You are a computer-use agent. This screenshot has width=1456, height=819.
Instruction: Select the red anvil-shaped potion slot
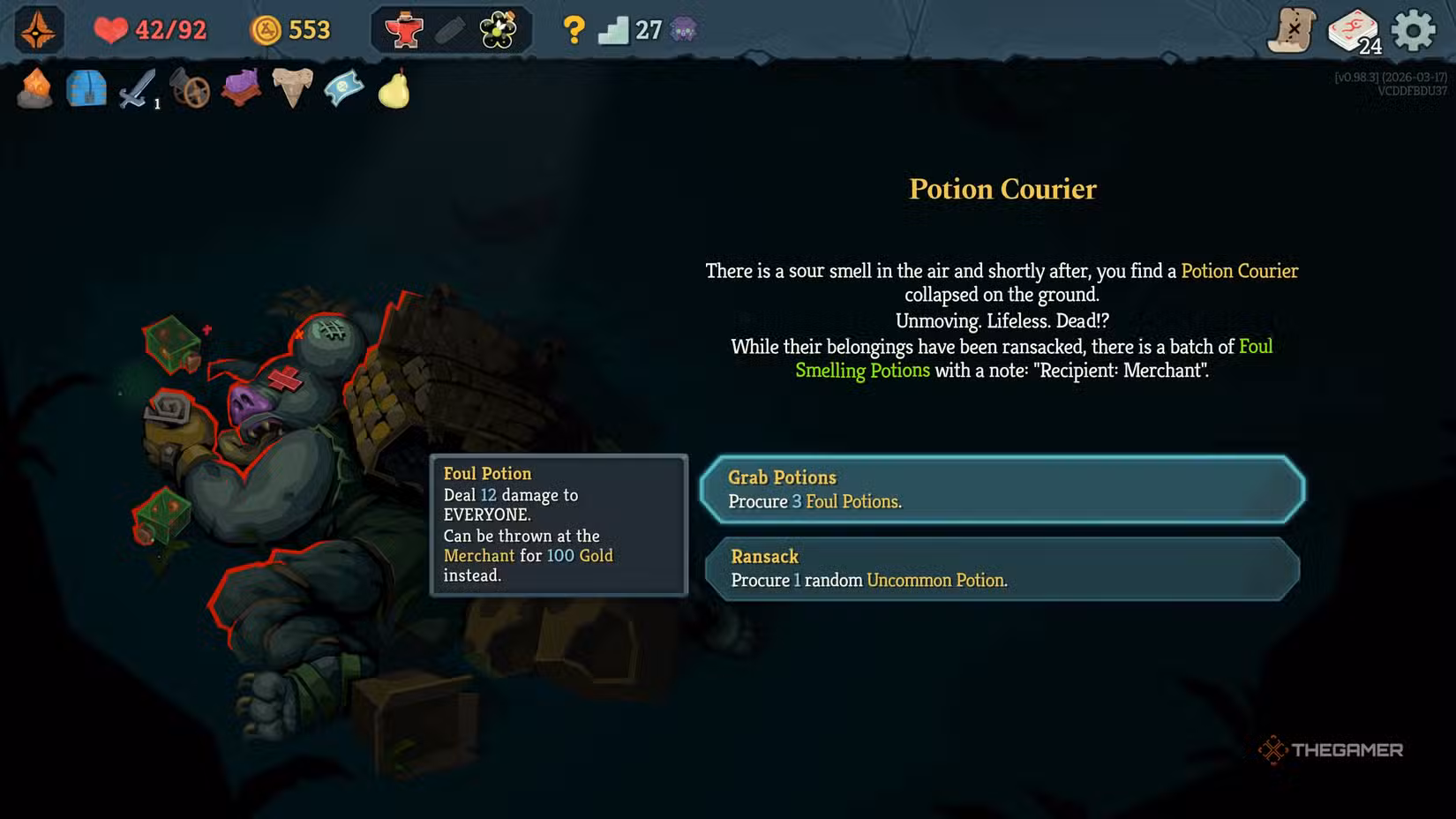click(x=404, y=31)
